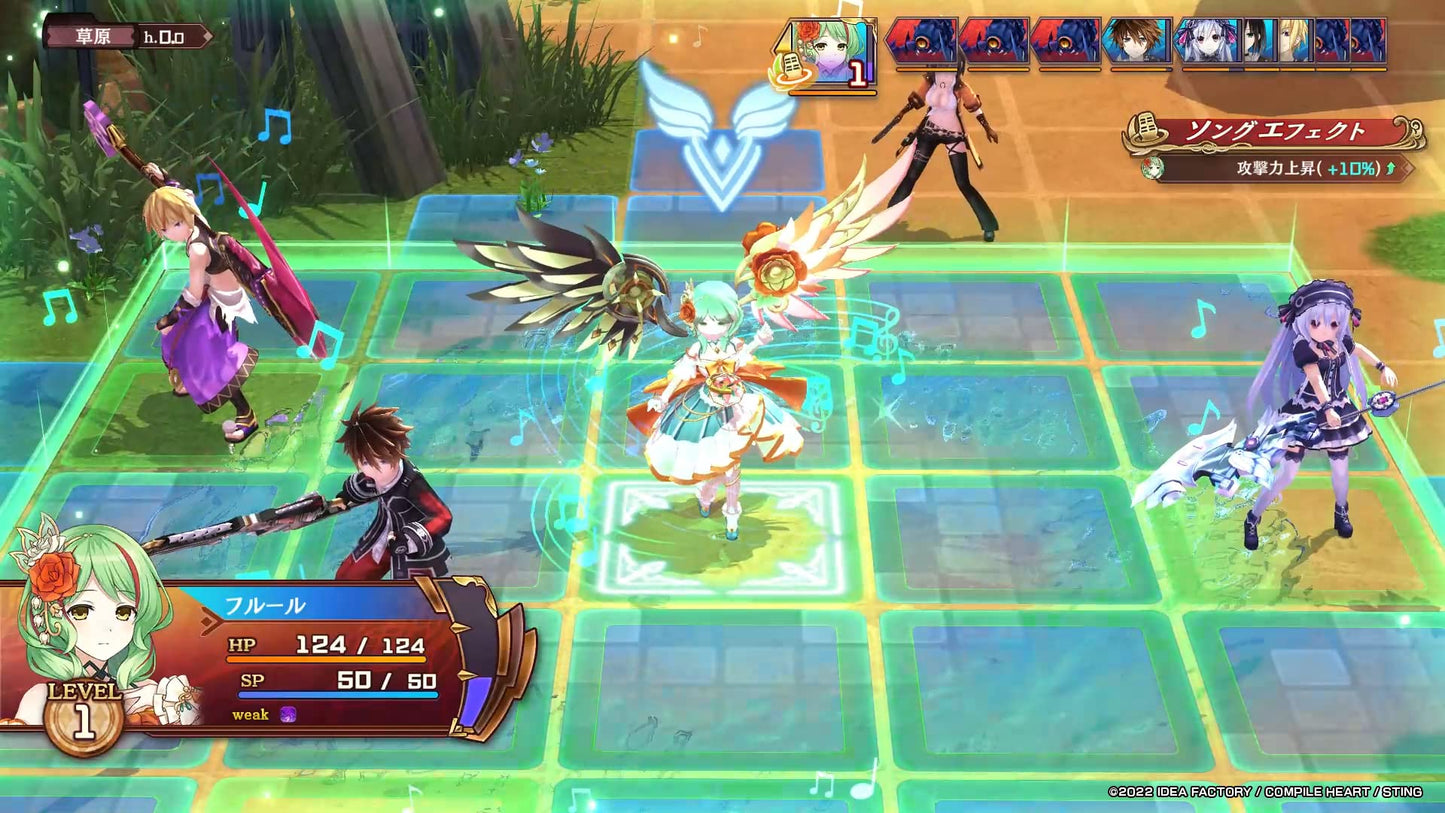
Task: Click the brown-haired hero's turn-order portrait
Action: click(x=1130, y=42)
